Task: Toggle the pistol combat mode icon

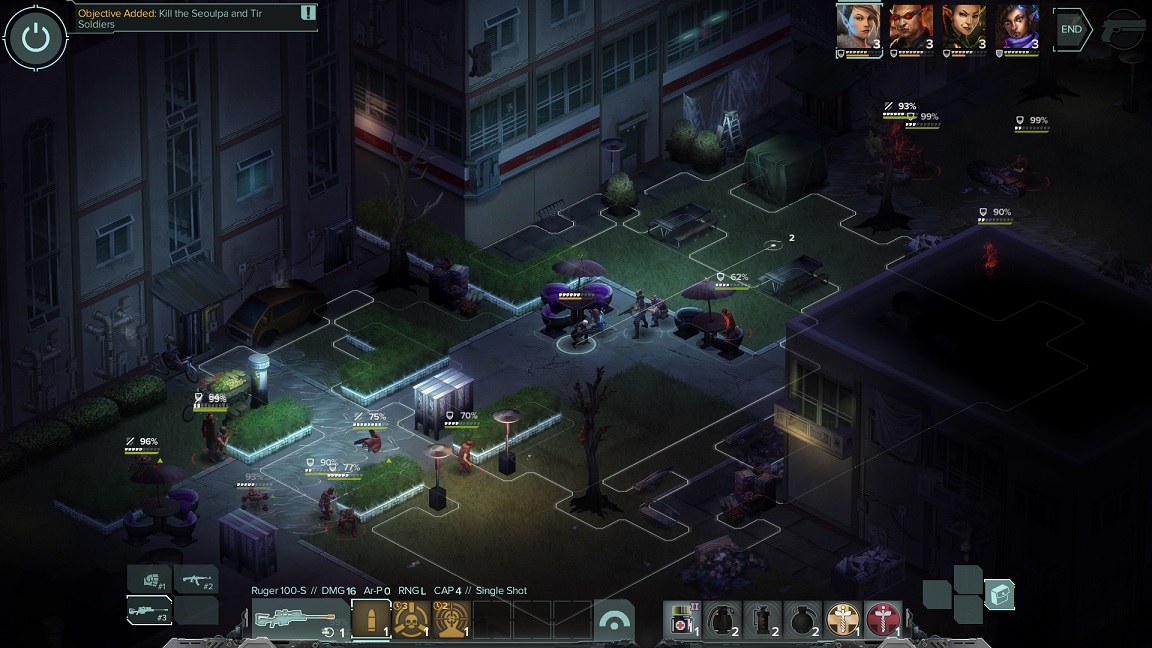Action: [1123, 31]
